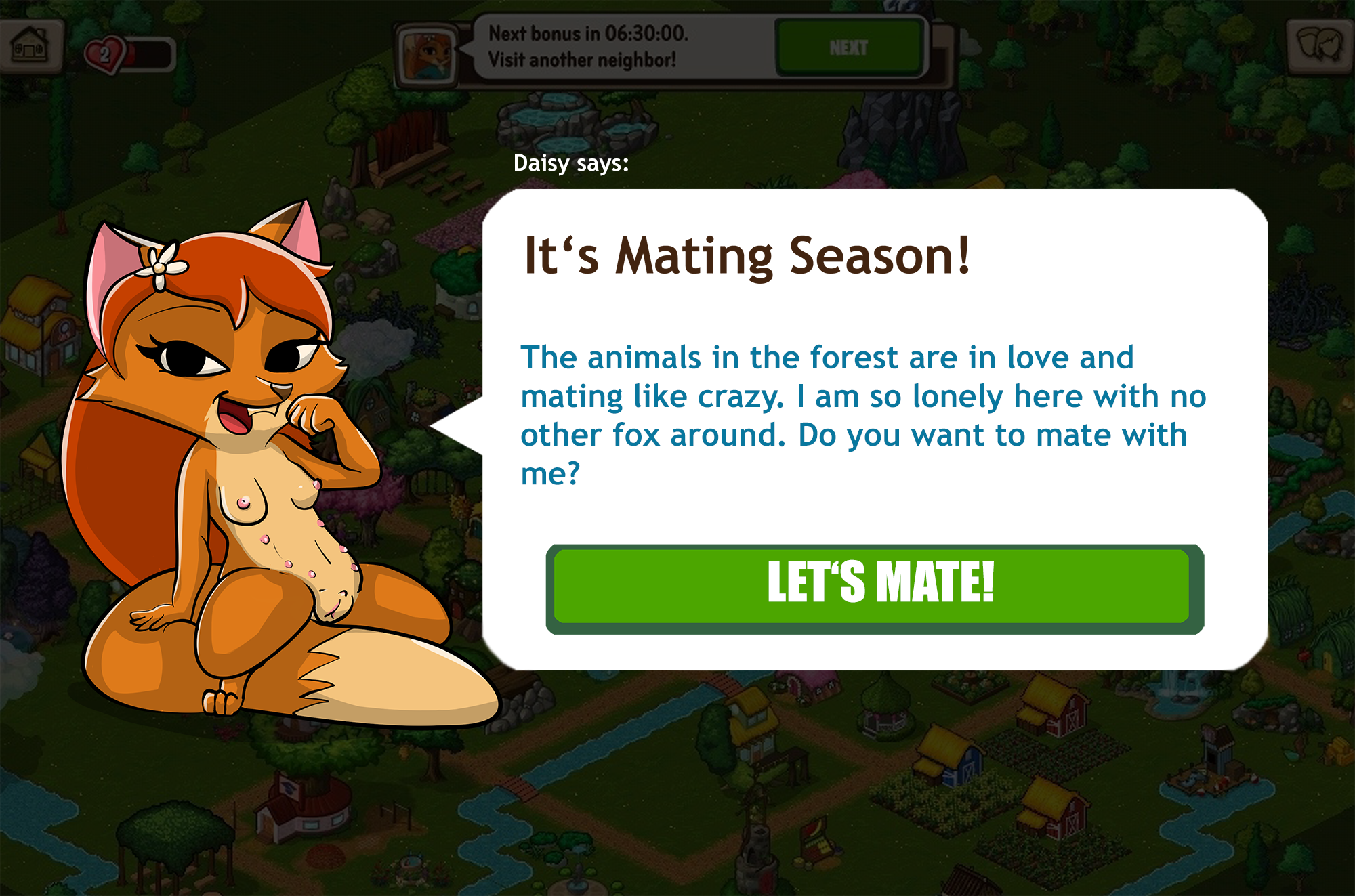Viewport: 1355px width, 896px height.
Task: Select the fox neighbor portrait icon
Action: click(427, 54)
